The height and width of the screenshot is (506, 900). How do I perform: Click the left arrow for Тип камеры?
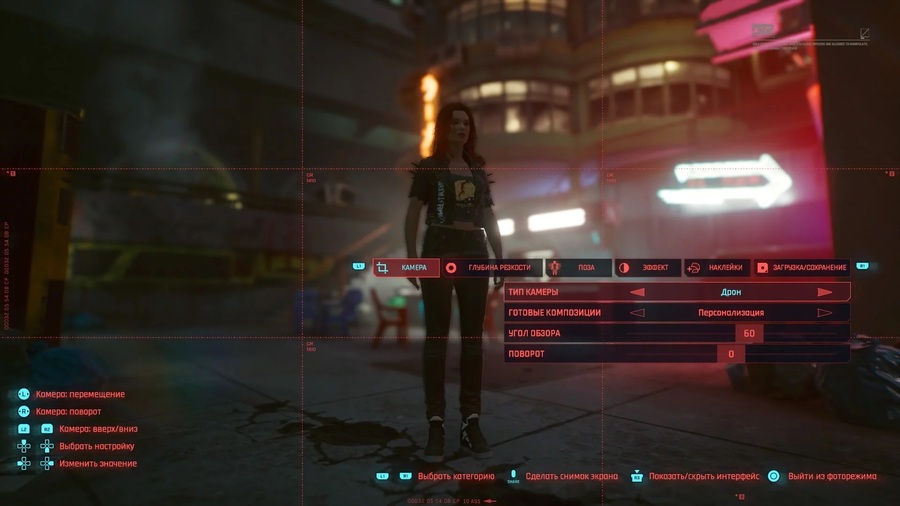[x=637, y=293]
